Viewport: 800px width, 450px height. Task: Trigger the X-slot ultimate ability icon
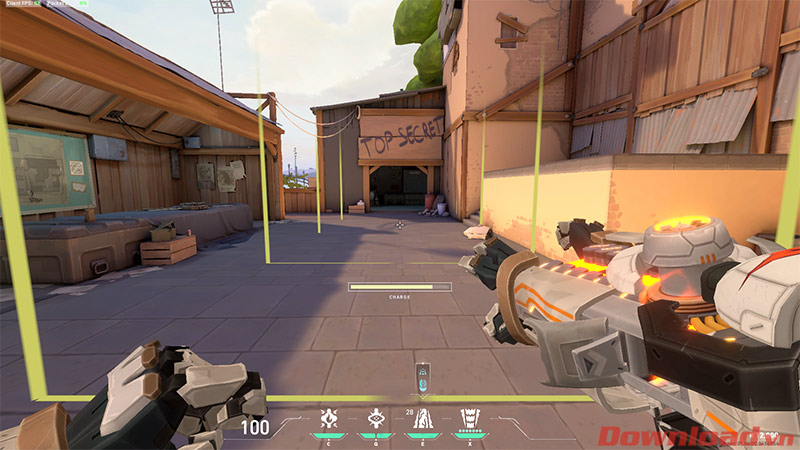pyautogui.click(x=468, y=419)
